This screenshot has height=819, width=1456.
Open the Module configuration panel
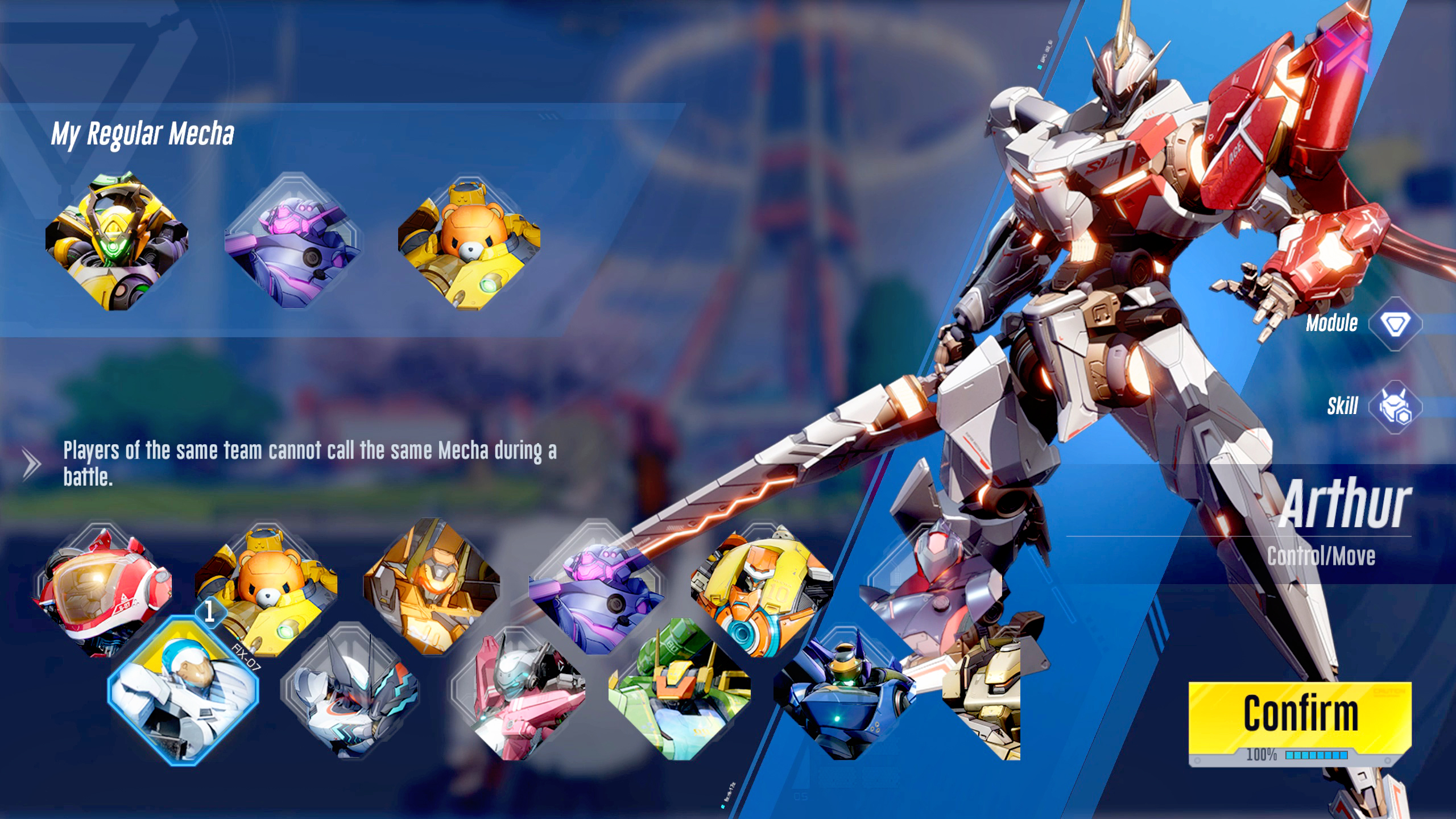1395,324
